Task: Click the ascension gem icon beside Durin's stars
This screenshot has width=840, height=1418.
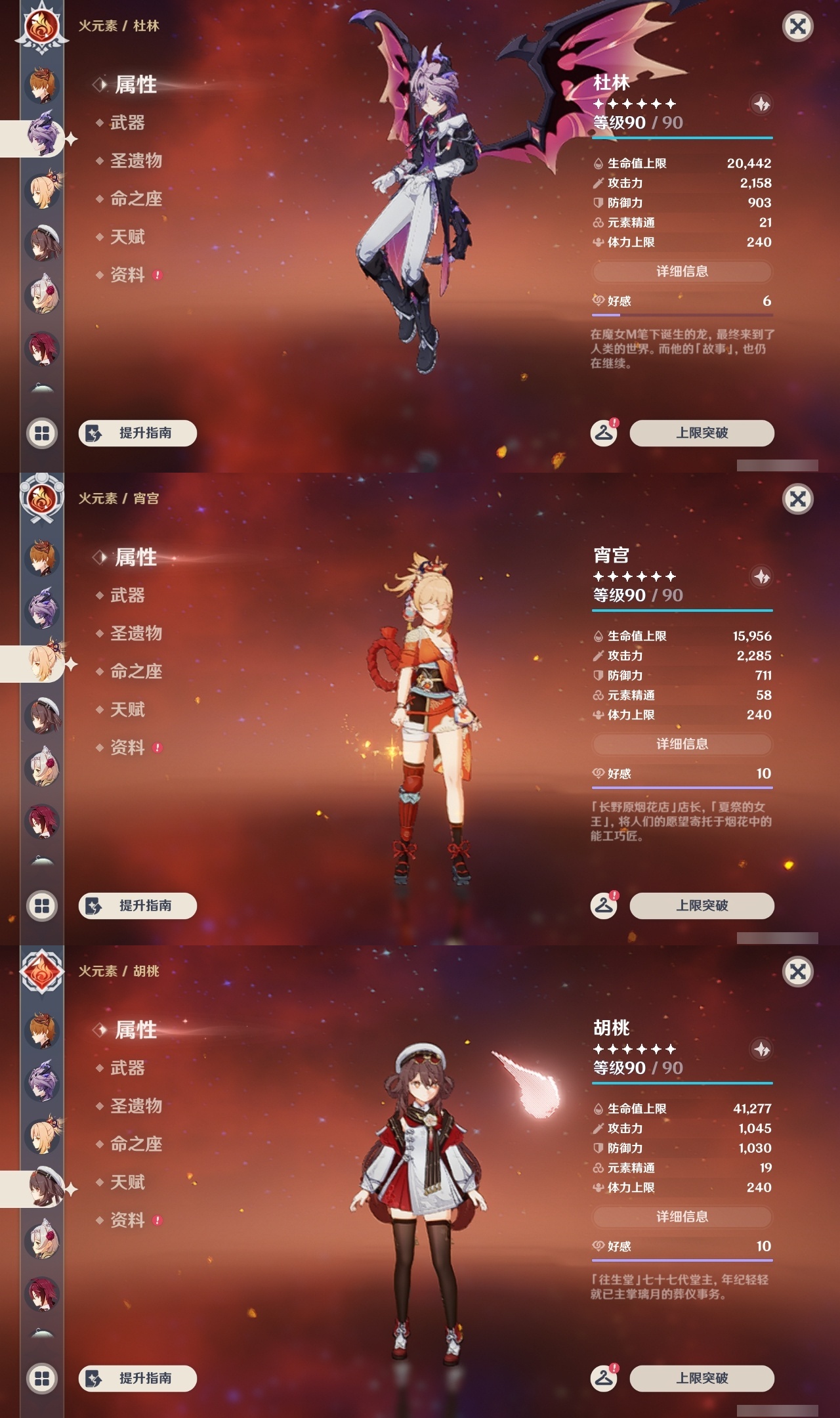Action: [x=761, y=102]
